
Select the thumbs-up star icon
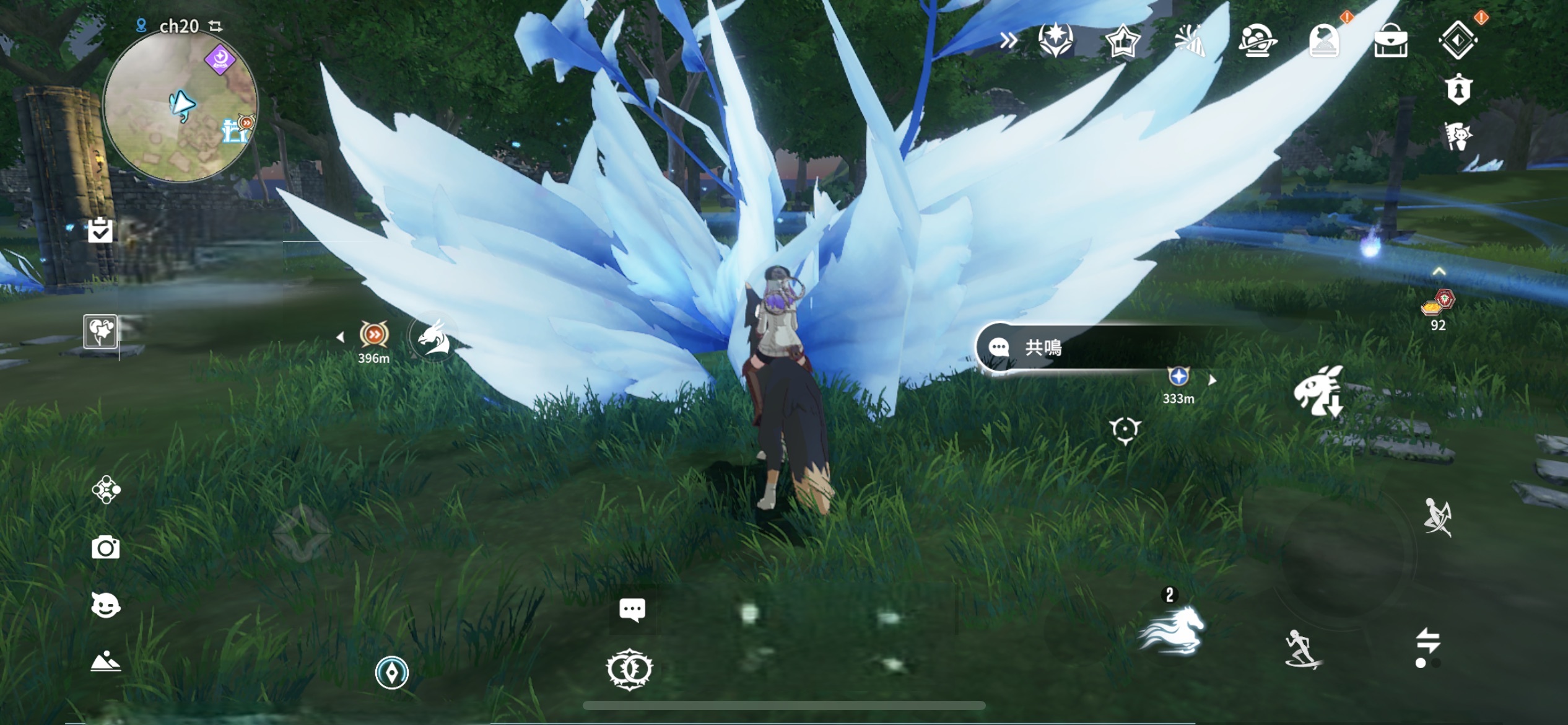(x=1122, y=42)
